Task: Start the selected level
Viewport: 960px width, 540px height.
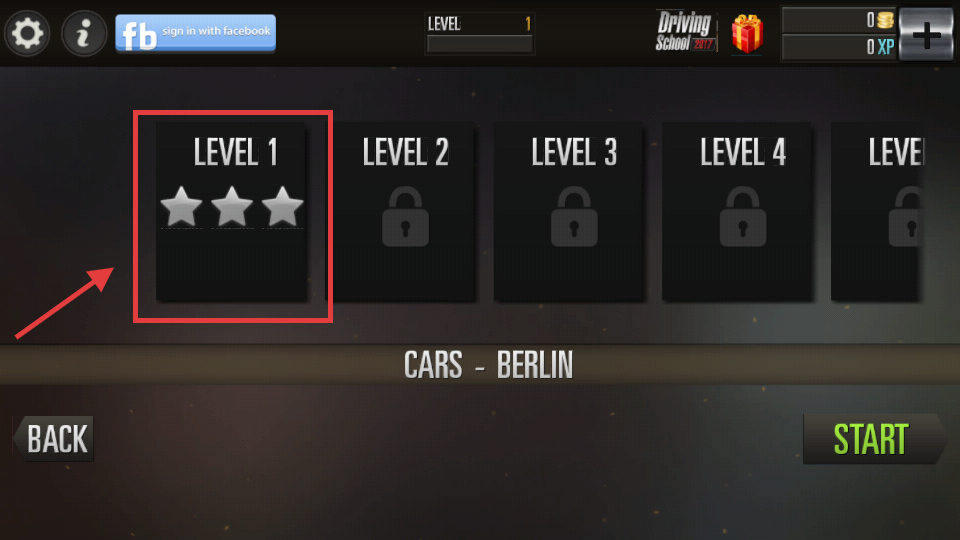Action: (873, 439)
